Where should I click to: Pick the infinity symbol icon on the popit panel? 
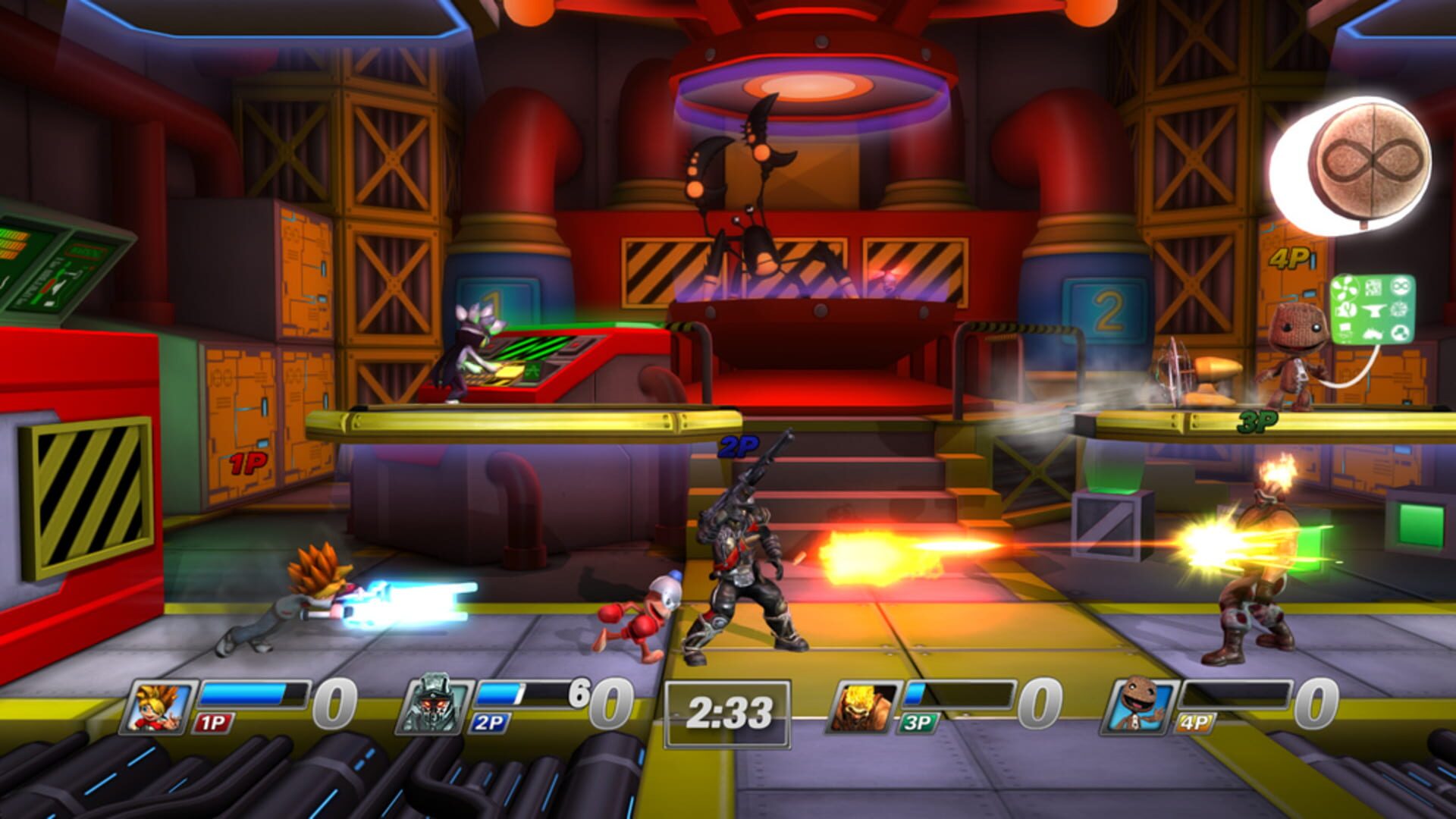point(1401,286)
